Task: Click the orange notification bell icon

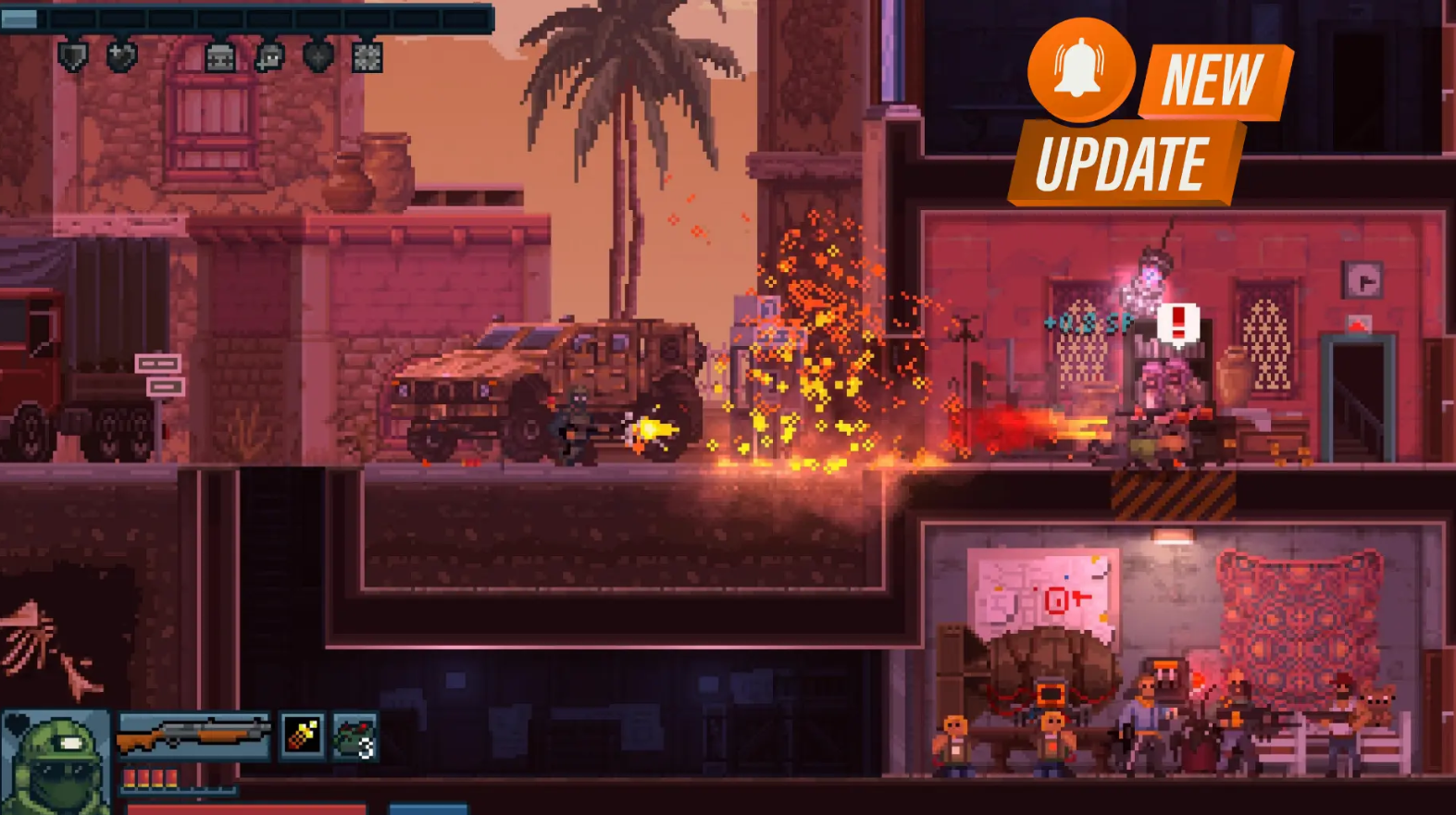Action: point(1080,69)
